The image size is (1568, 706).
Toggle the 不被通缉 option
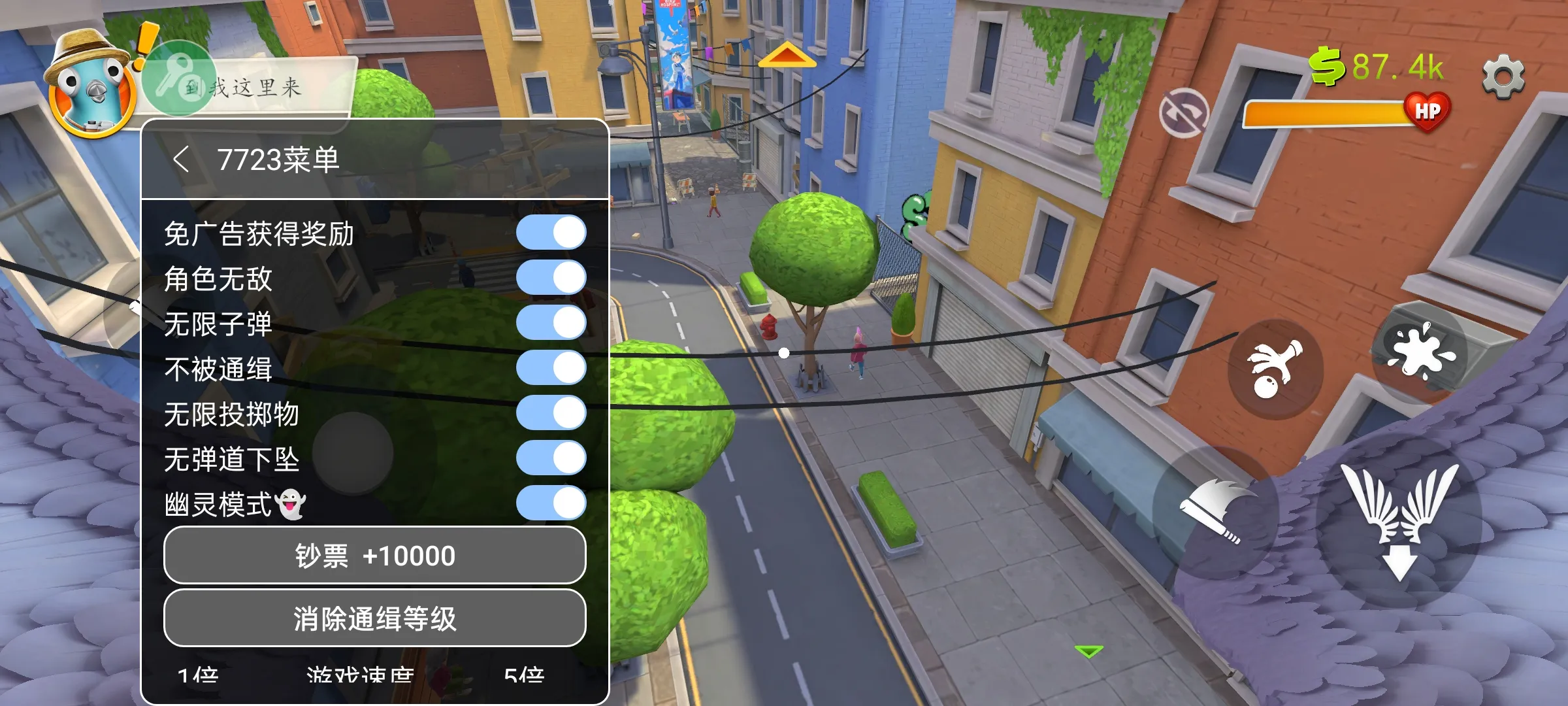(551, 368)
